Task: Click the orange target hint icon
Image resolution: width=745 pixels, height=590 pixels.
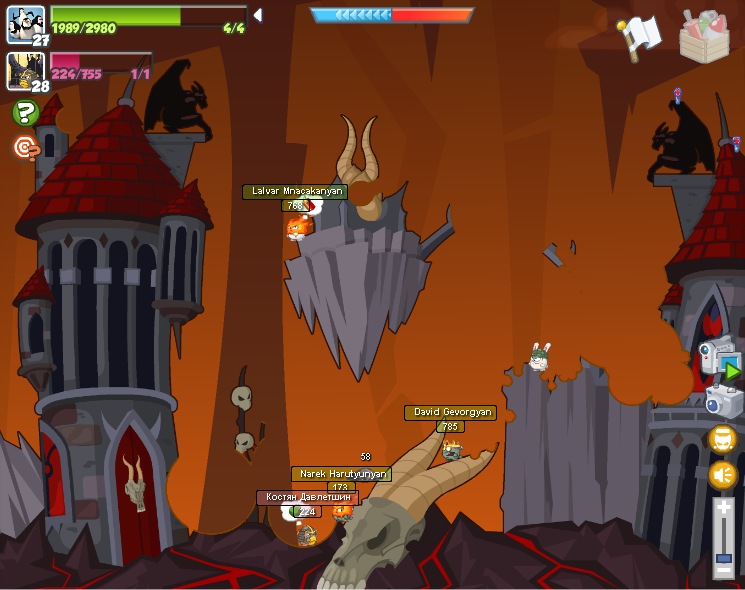Action: (x=25, y=148)
